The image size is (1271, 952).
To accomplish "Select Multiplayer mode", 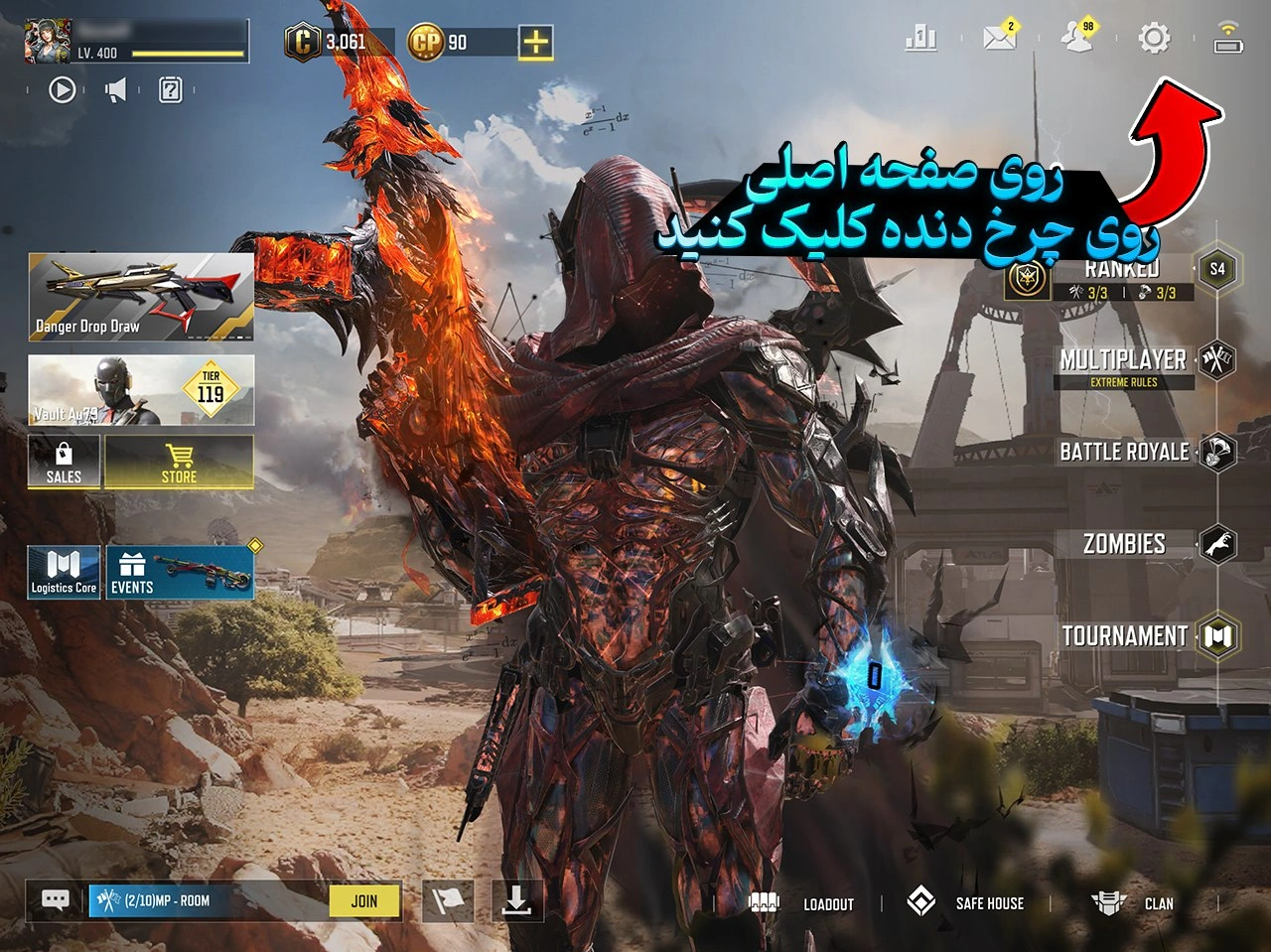I will pyautogui.click(x=1125, y=360).
